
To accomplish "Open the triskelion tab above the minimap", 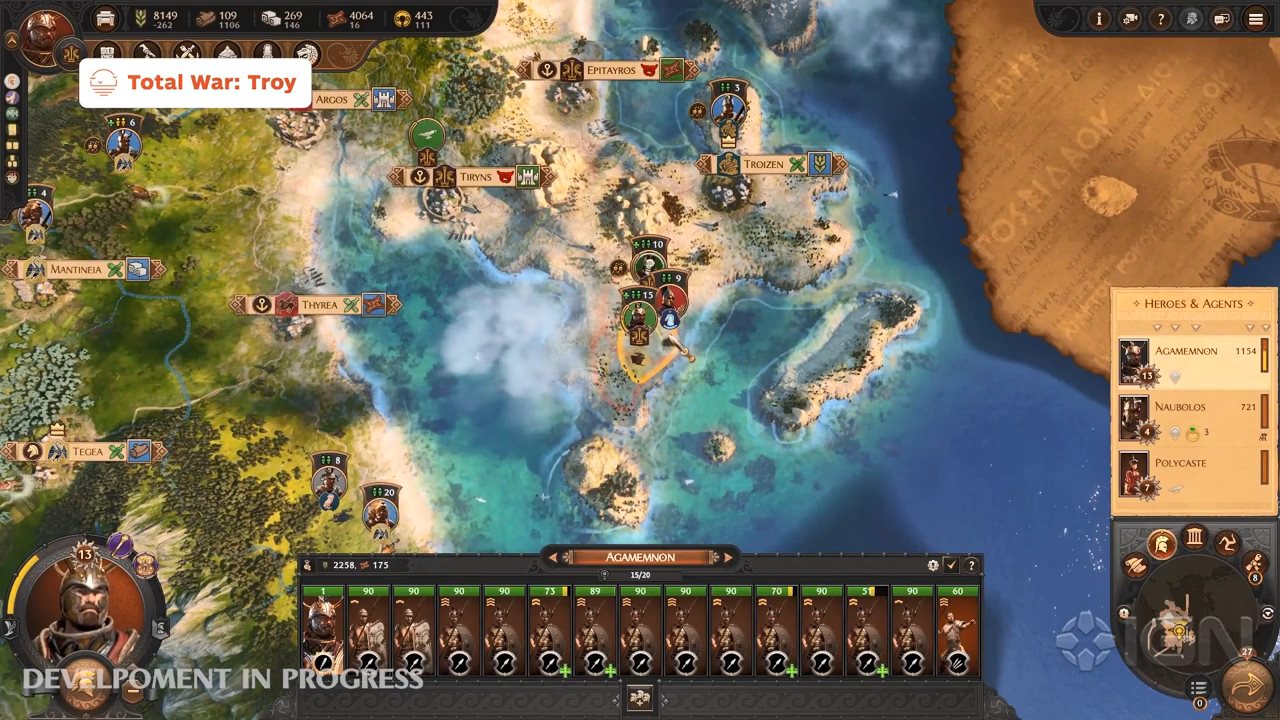I will [1227, 545].
